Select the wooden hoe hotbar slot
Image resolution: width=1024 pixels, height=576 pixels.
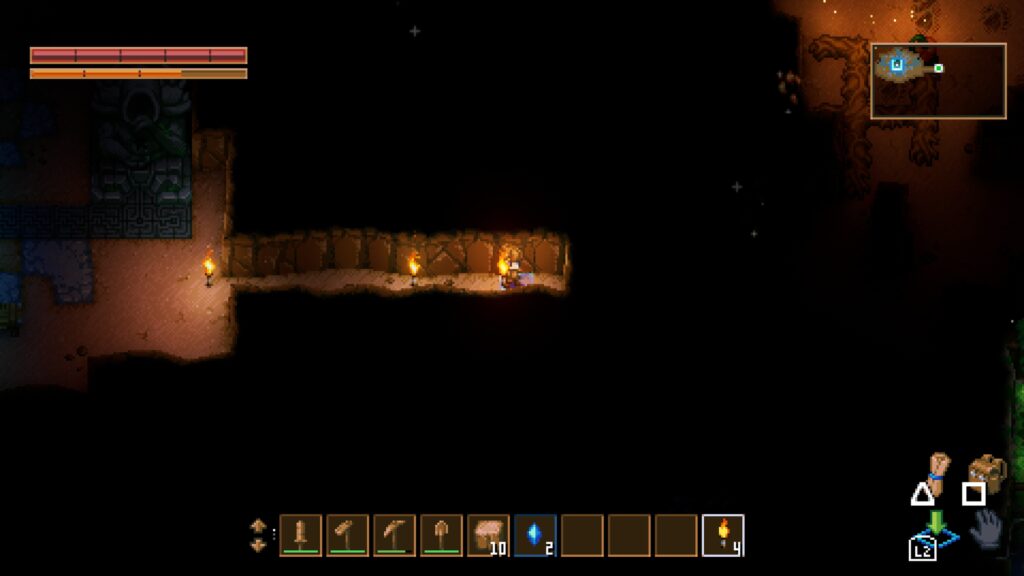347,535
